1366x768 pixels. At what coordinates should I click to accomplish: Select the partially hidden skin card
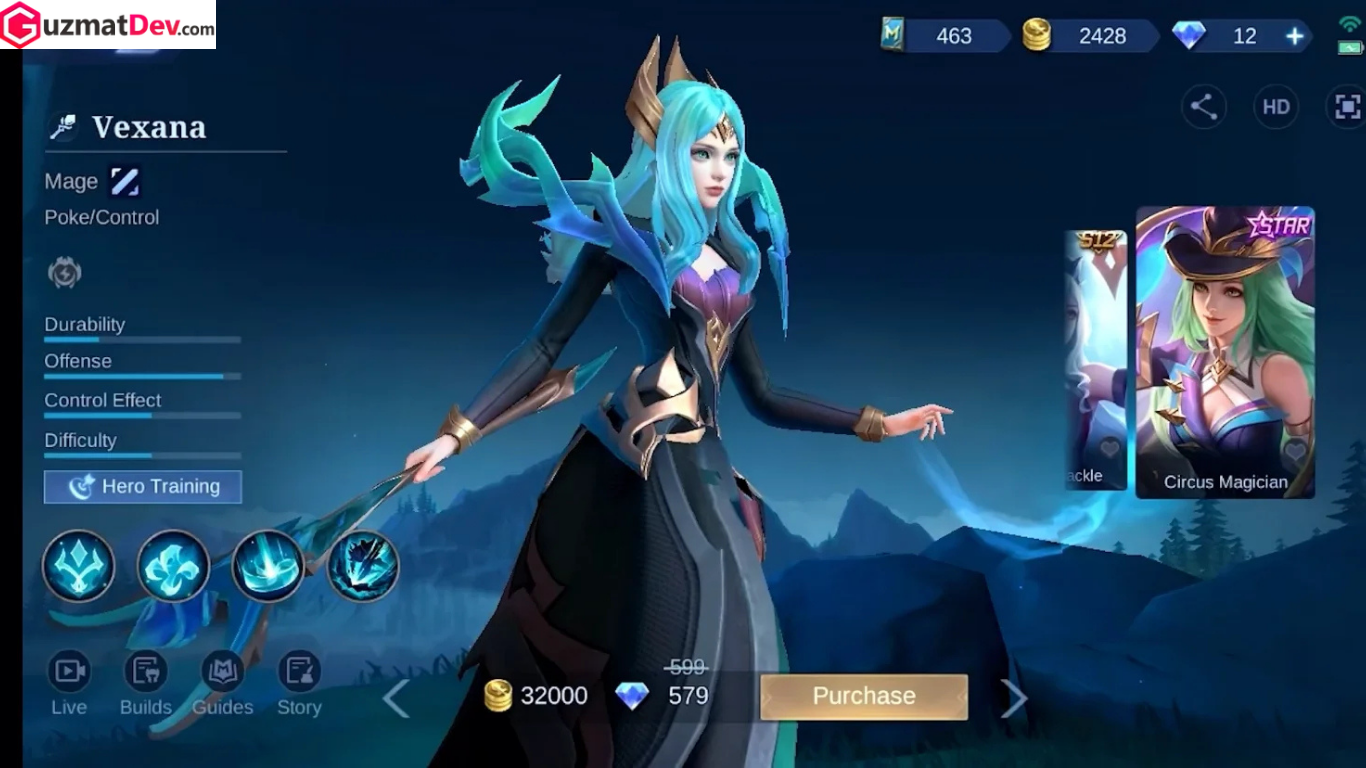coord(1096,360)
